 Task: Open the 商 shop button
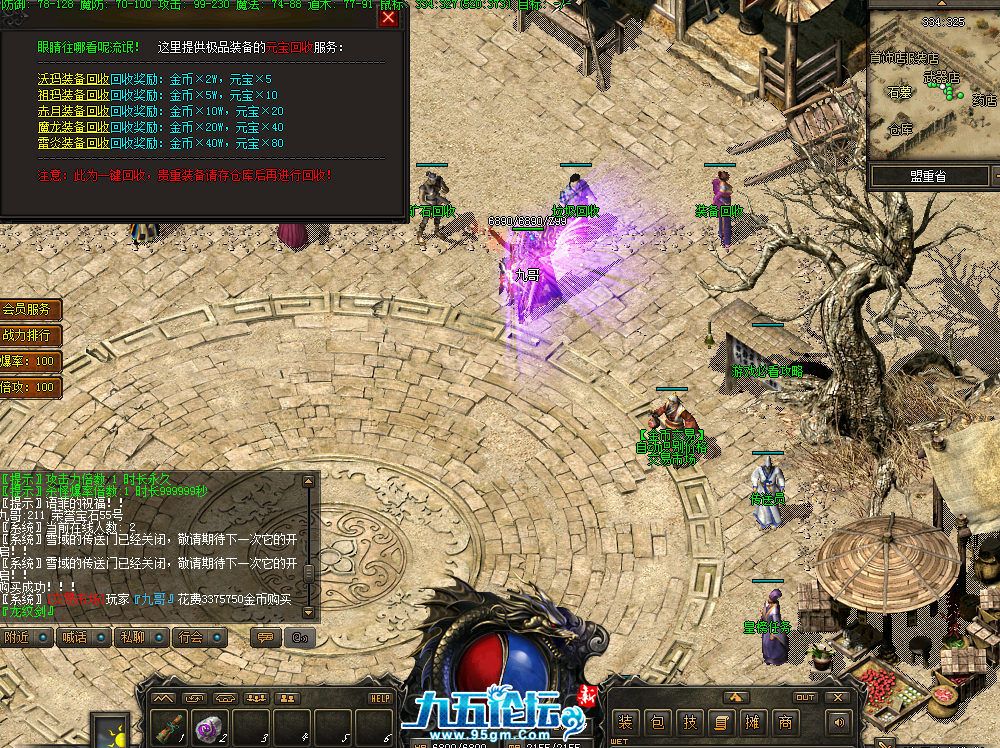click(x=785, y=722)
